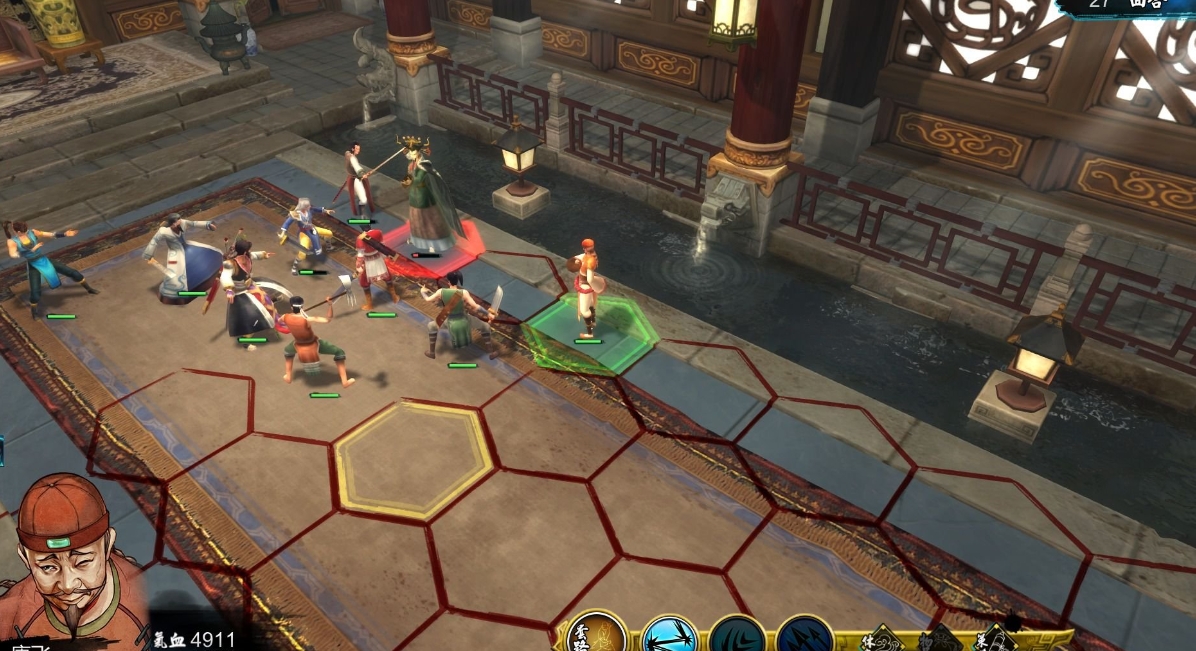Select the unit on the green hex
1196x651 pixels.
tap(586, 292)
